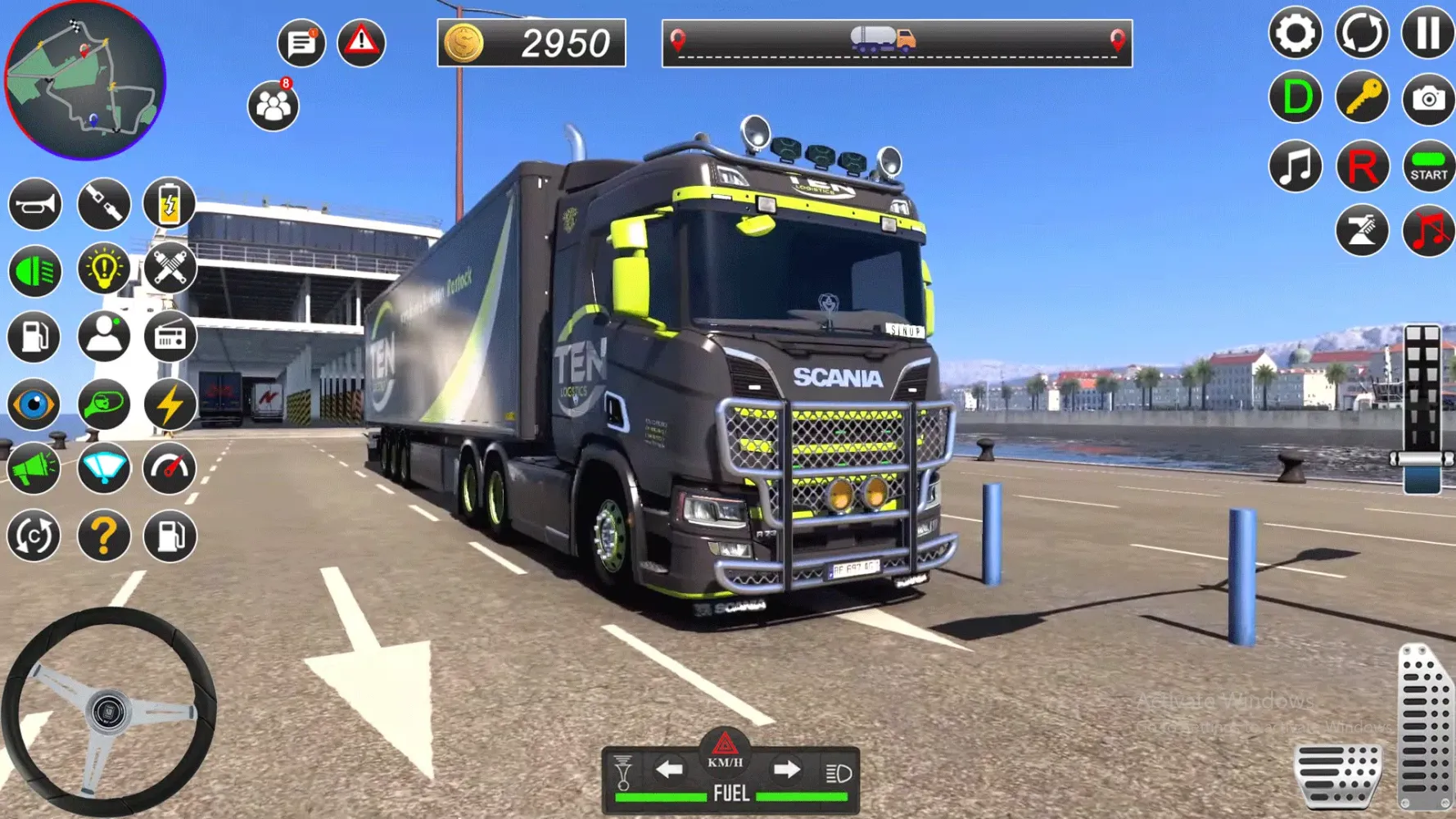The width and height of the screenshot is (1456, 819).
Task: Fasten the seatbelt
Action: (103, 205)
